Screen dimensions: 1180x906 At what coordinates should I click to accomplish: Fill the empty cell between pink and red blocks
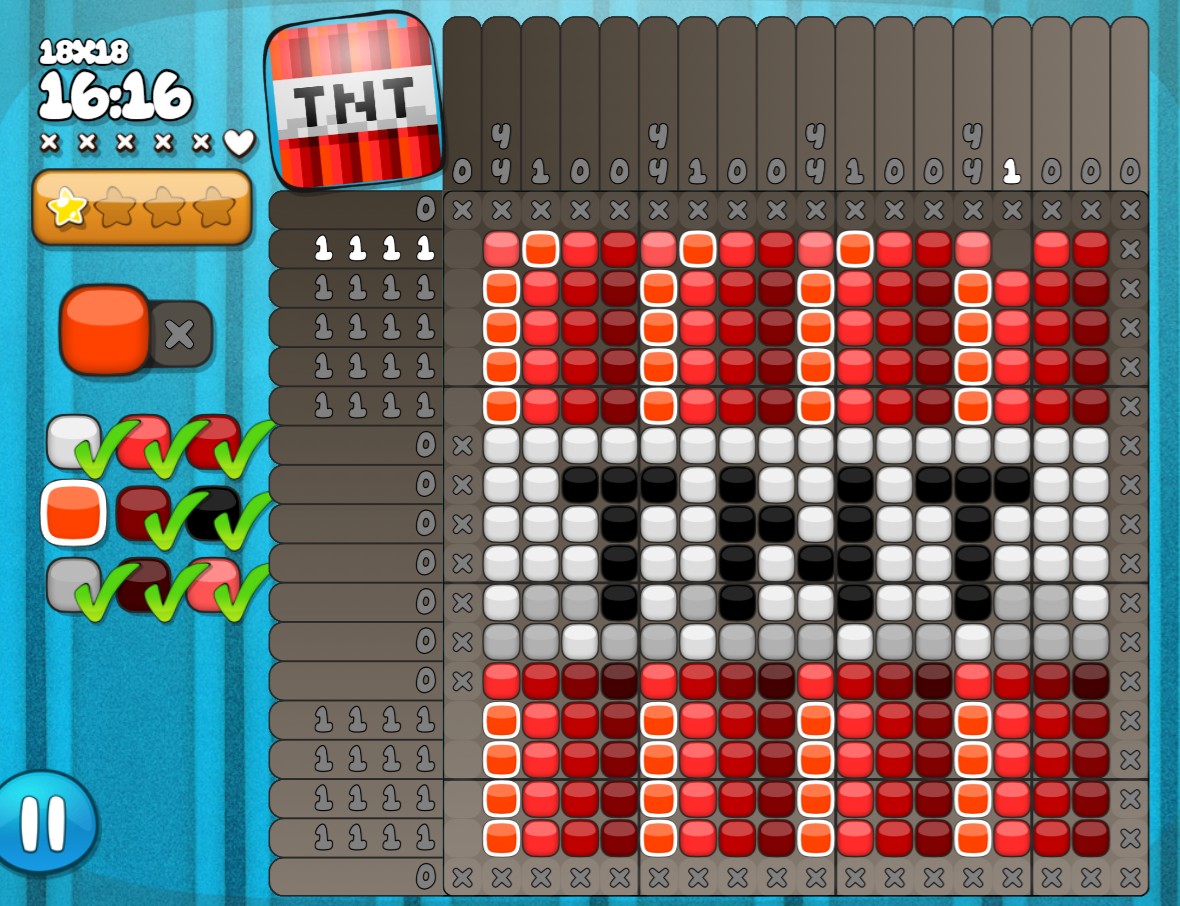pyautogui.click(x=1011, y=249)
